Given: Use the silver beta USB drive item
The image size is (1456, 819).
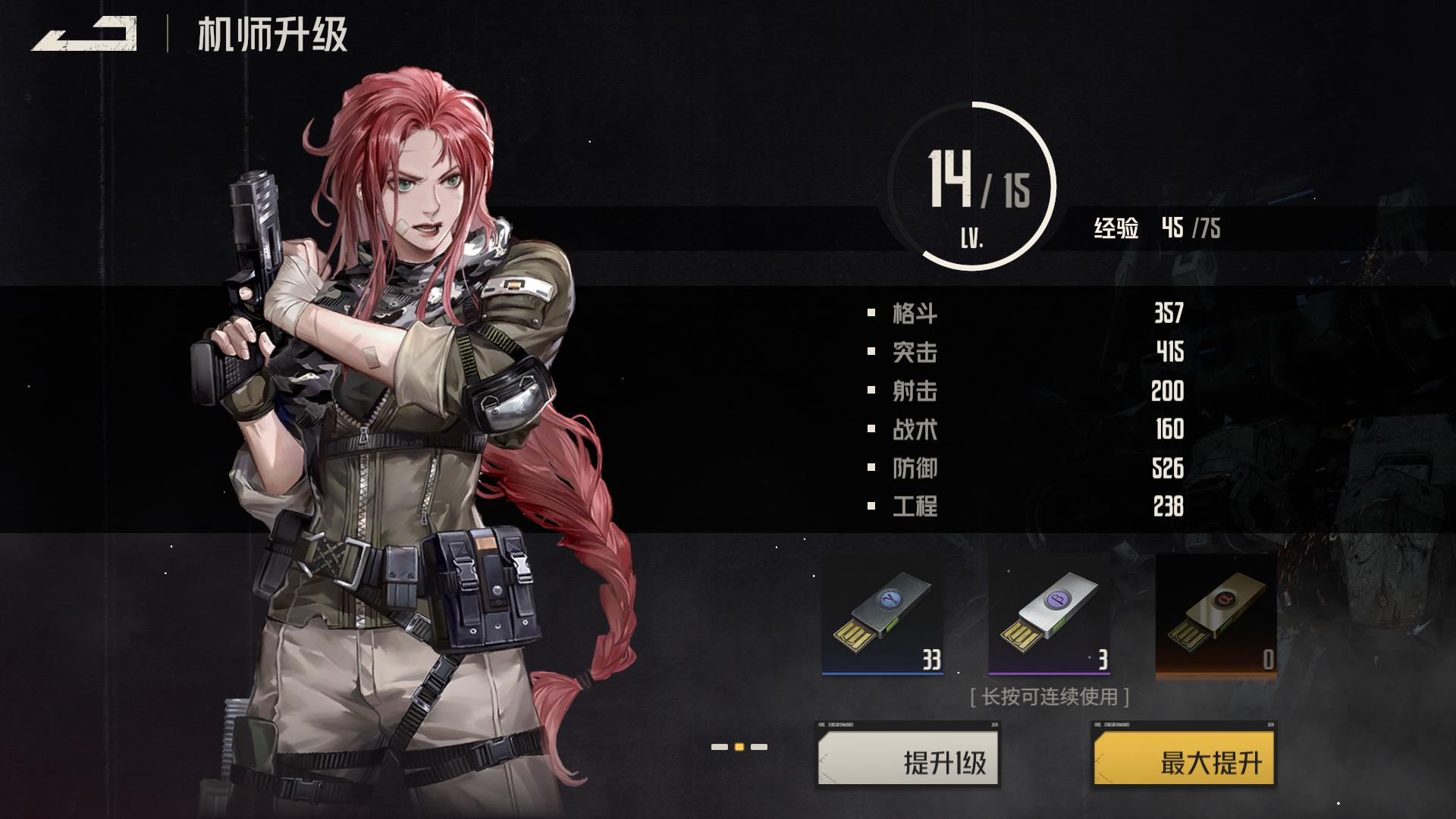Looking at the screenshot, I should coord(1050,614).
